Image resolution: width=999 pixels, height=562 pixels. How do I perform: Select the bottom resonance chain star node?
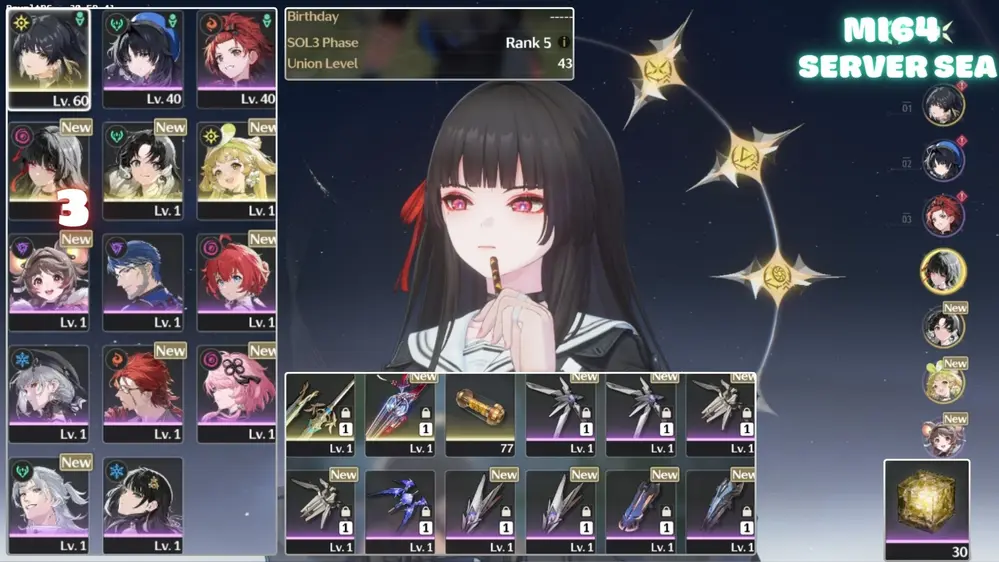coord(778,272)
